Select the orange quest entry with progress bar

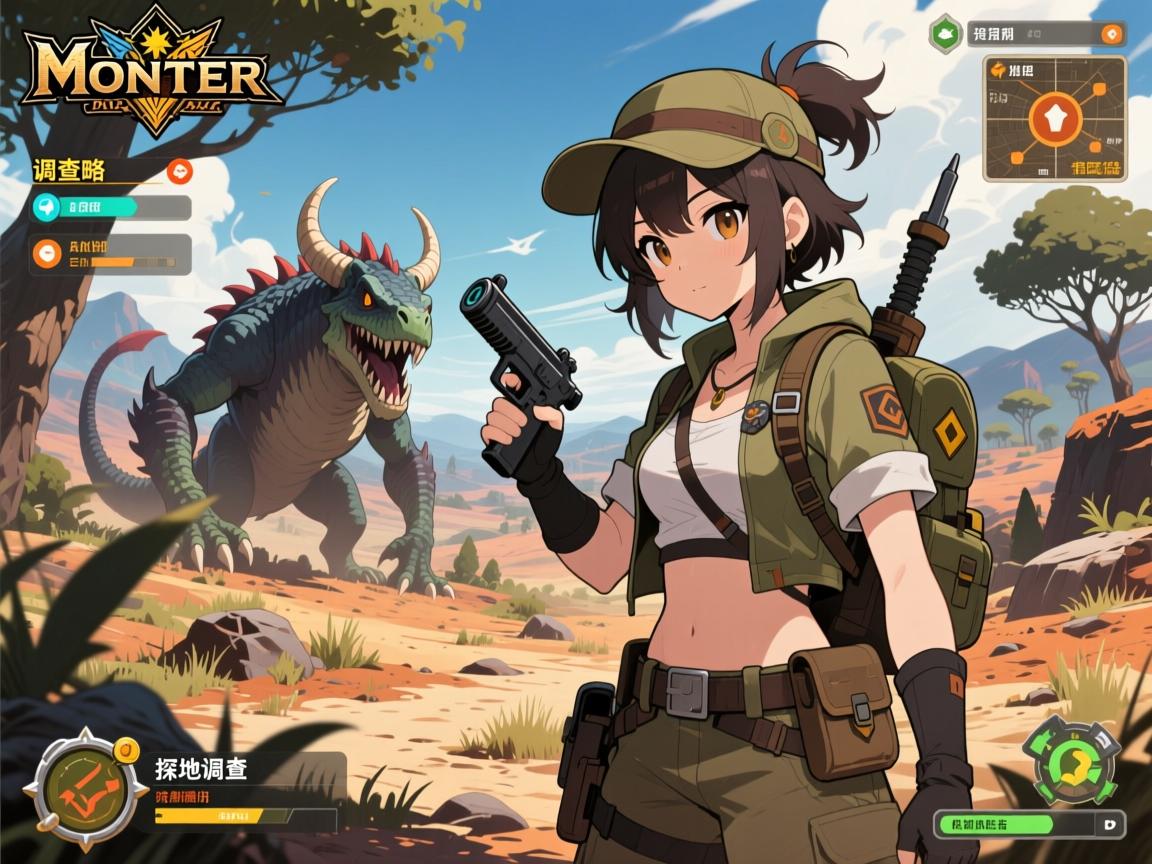[x=111, y=254]
